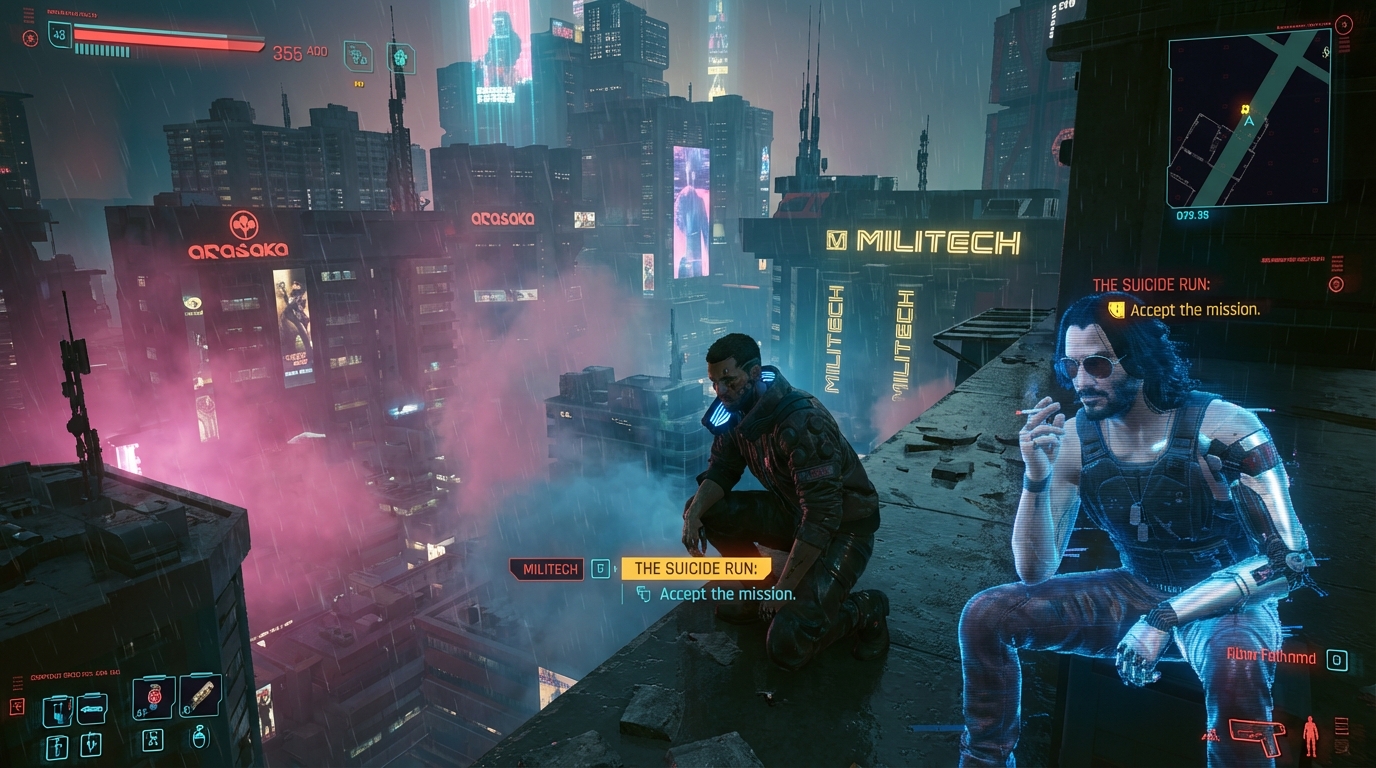Click the character silhouette icon next to the pistol

point(1309,736)
